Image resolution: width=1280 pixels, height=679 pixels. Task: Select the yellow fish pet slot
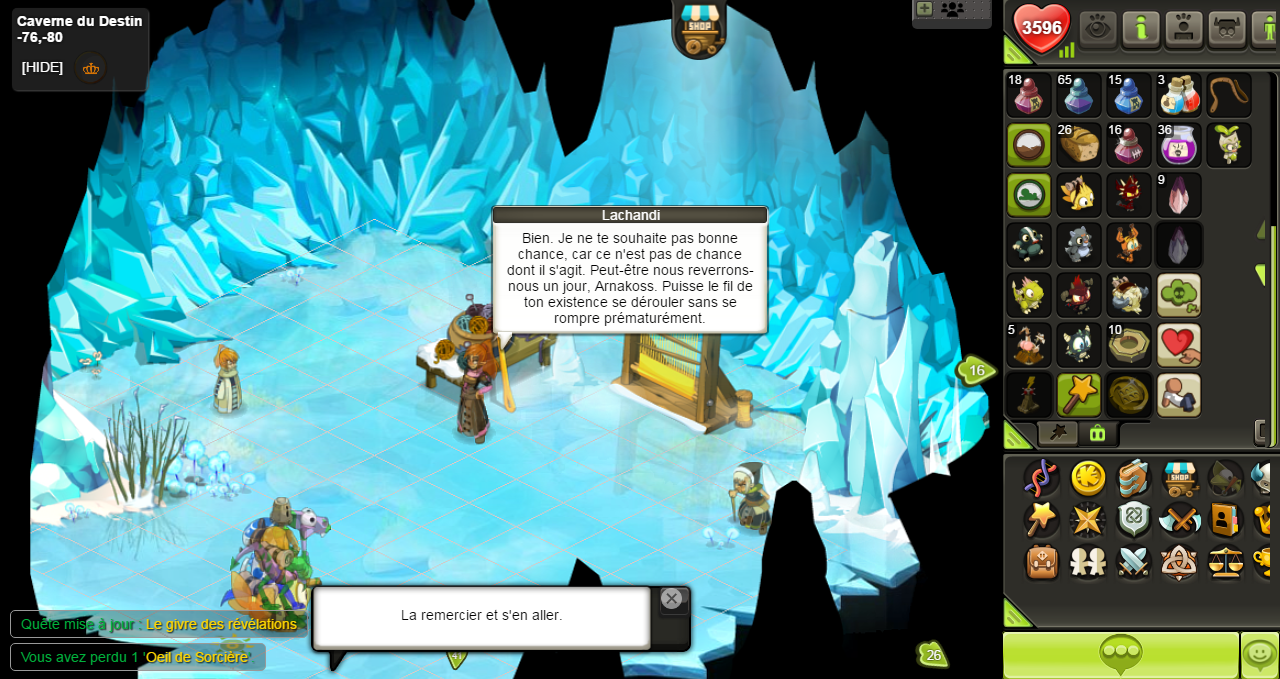1079,195
